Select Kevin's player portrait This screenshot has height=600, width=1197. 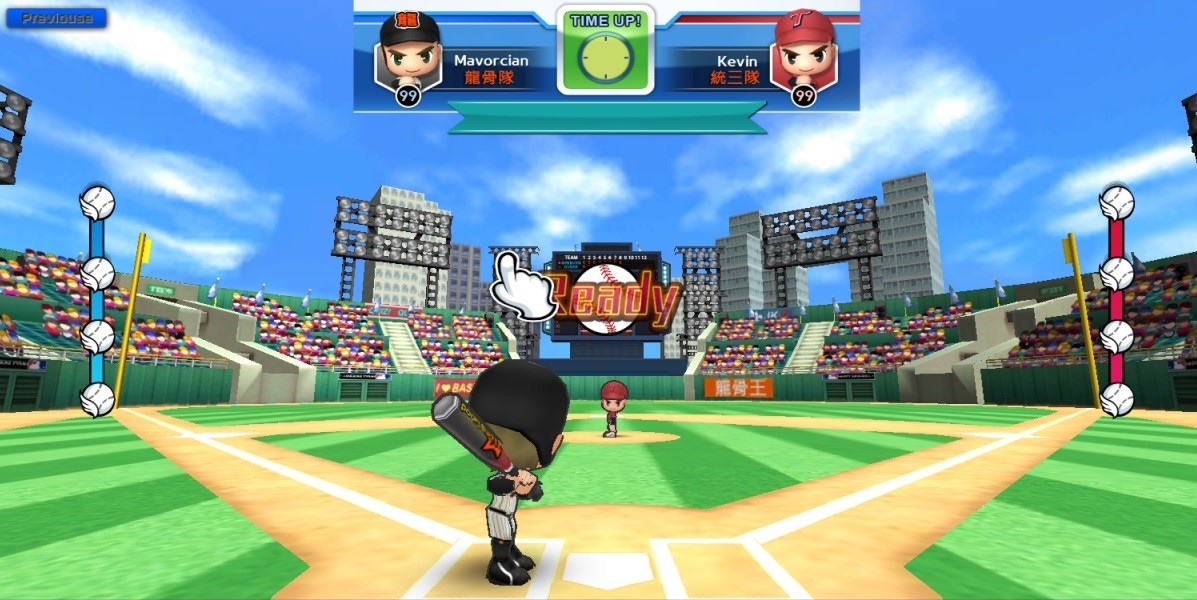point(804,53)
